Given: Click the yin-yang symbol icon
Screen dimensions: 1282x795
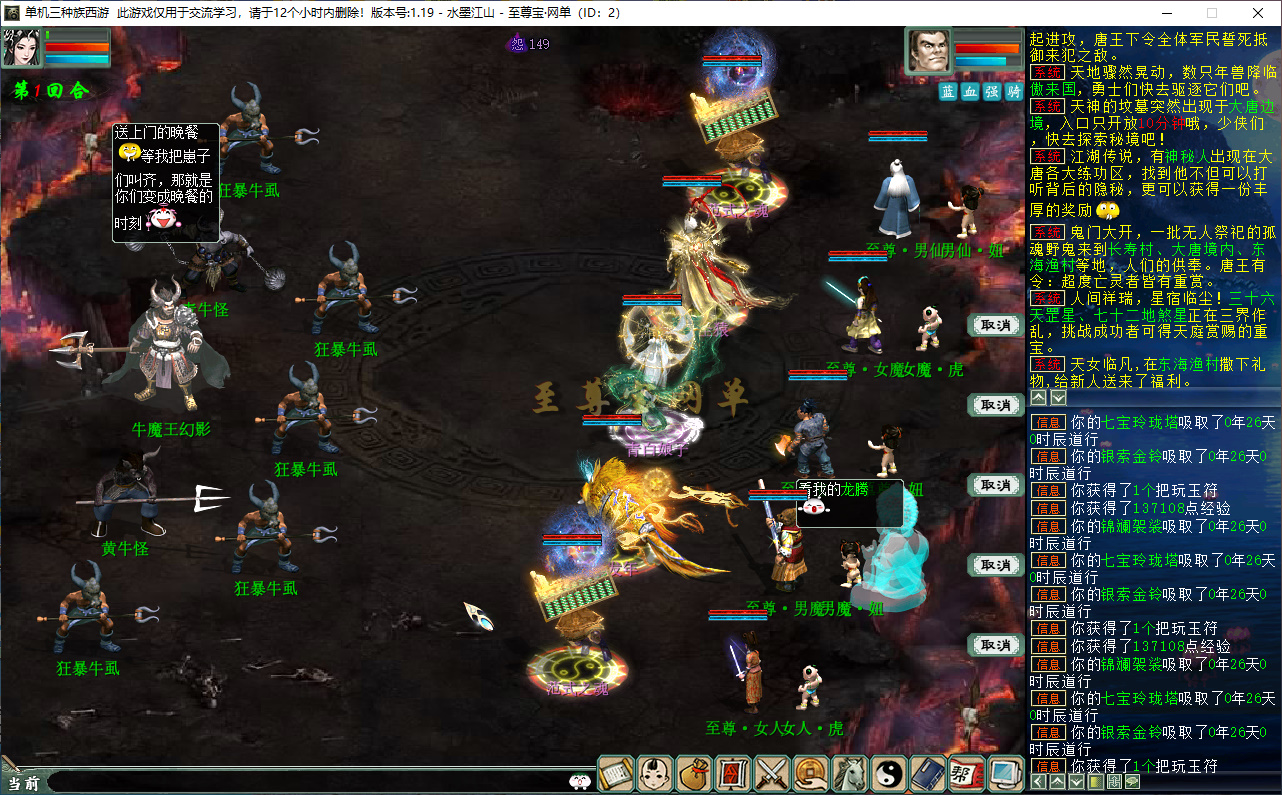Looking at the screenshot, I should 889,773.
